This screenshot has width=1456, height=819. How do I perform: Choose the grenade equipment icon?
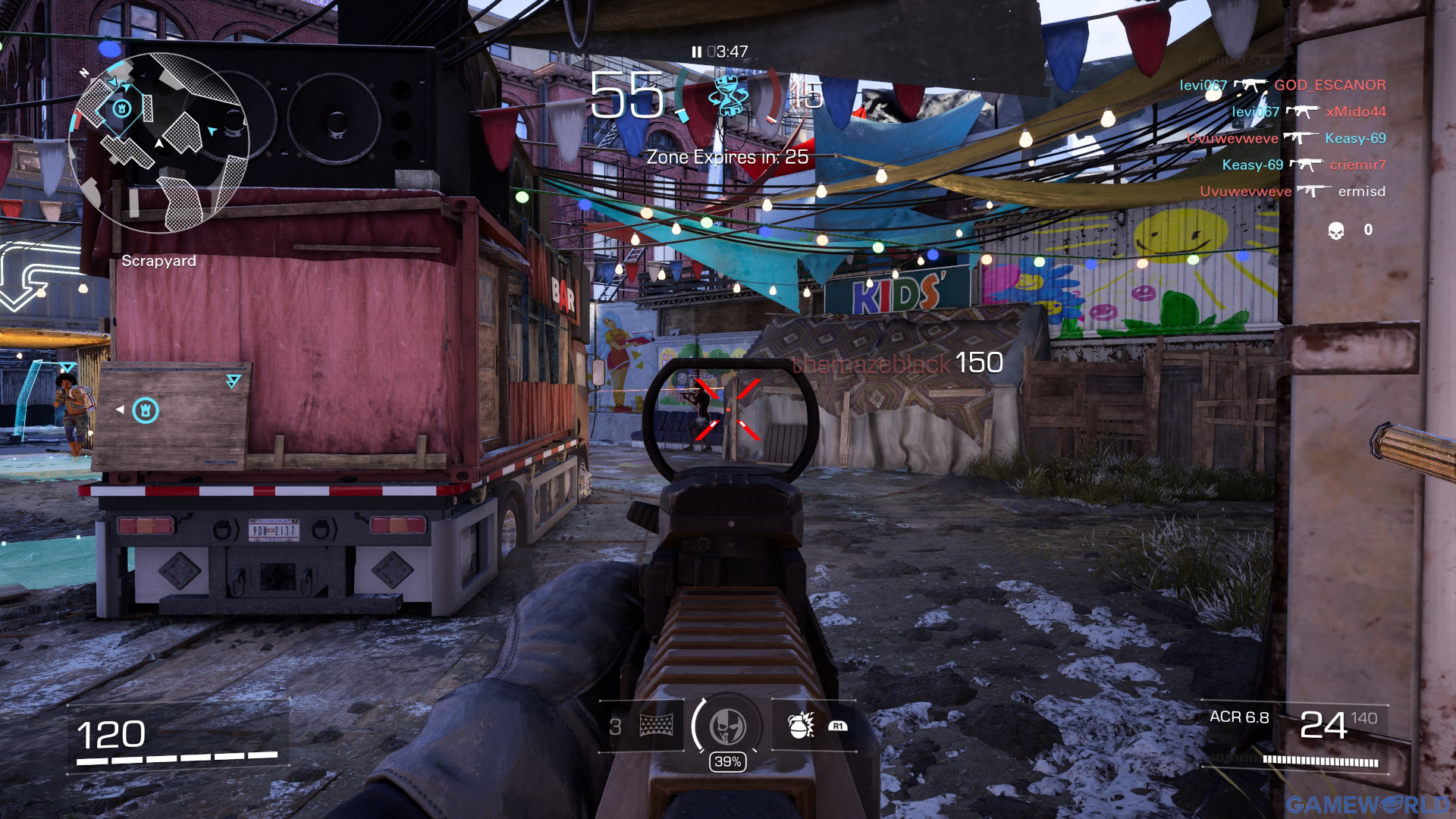(801, 726)
